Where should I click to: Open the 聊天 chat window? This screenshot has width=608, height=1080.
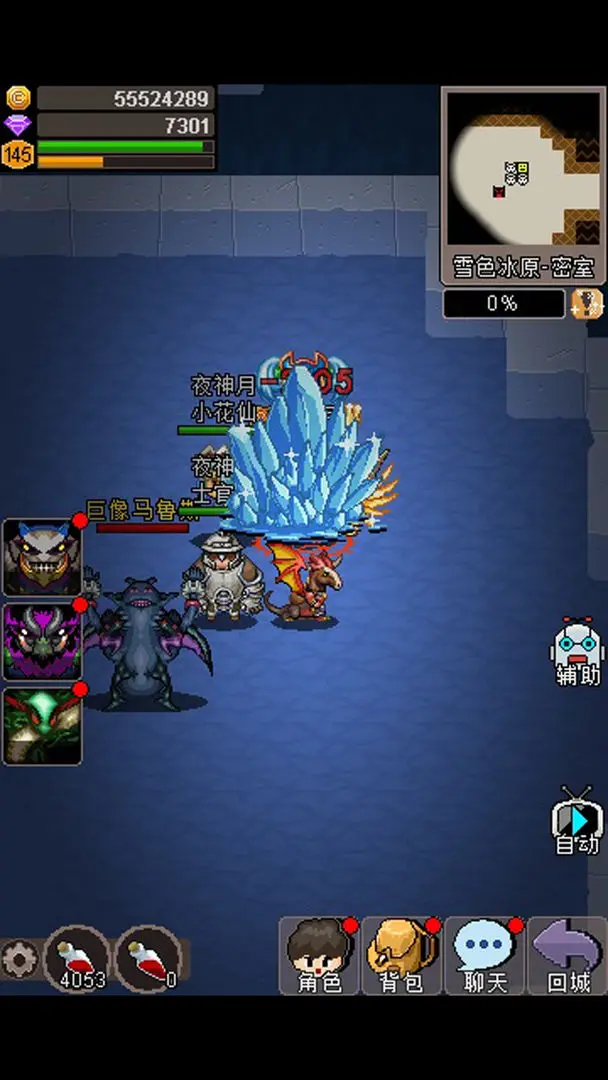point(484,956)
